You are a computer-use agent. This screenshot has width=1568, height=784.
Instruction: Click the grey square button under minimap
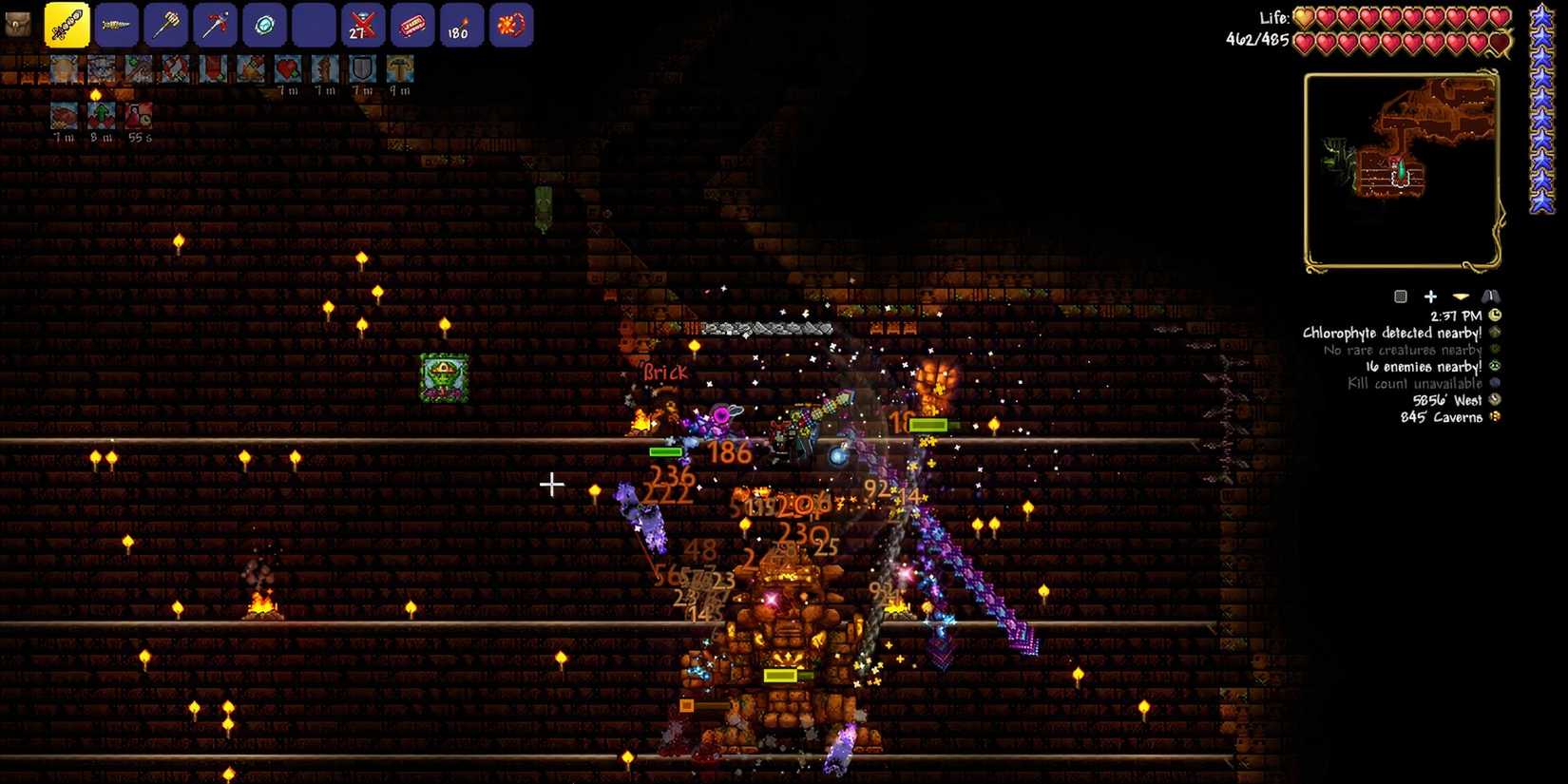pos(1400,296)
